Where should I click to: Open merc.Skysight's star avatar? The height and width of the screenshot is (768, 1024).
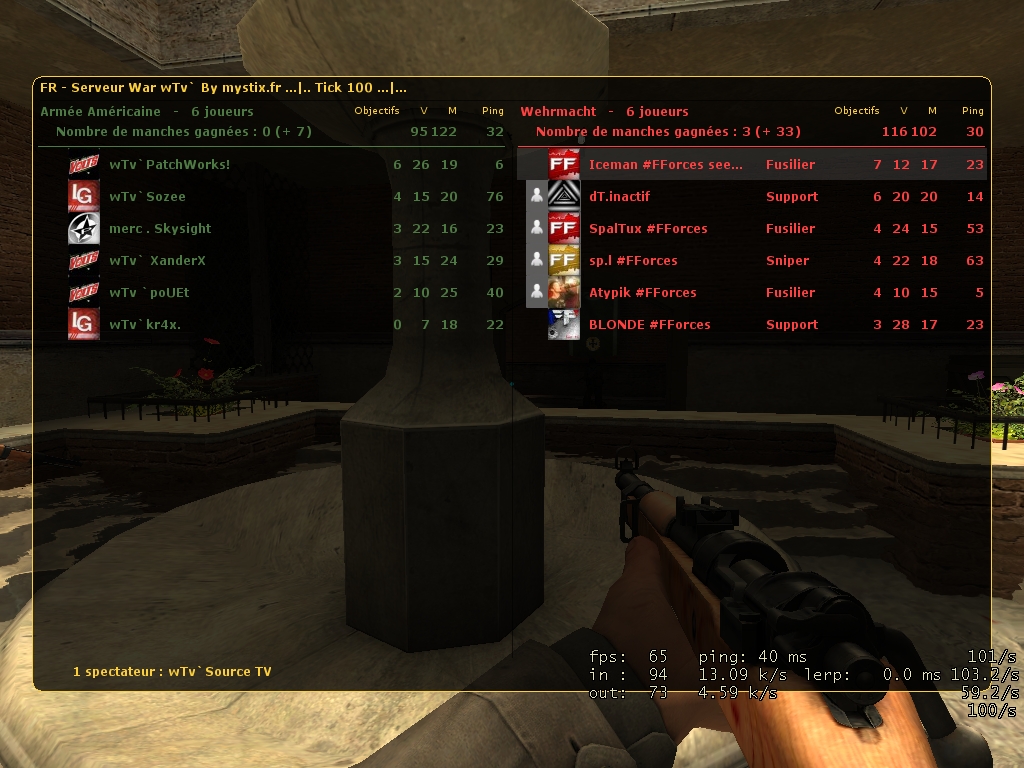point(83,229)
